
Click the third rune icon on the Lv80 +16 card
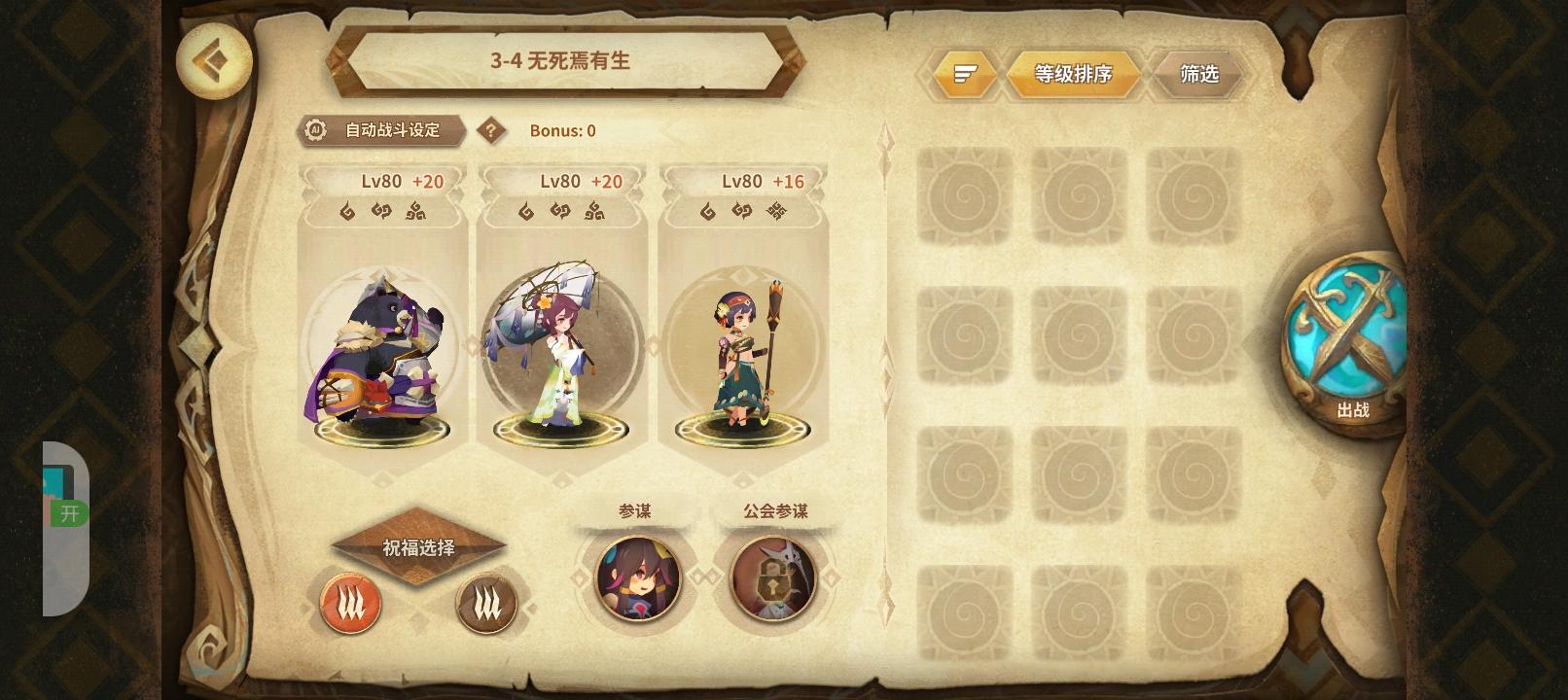click(777, 211)
